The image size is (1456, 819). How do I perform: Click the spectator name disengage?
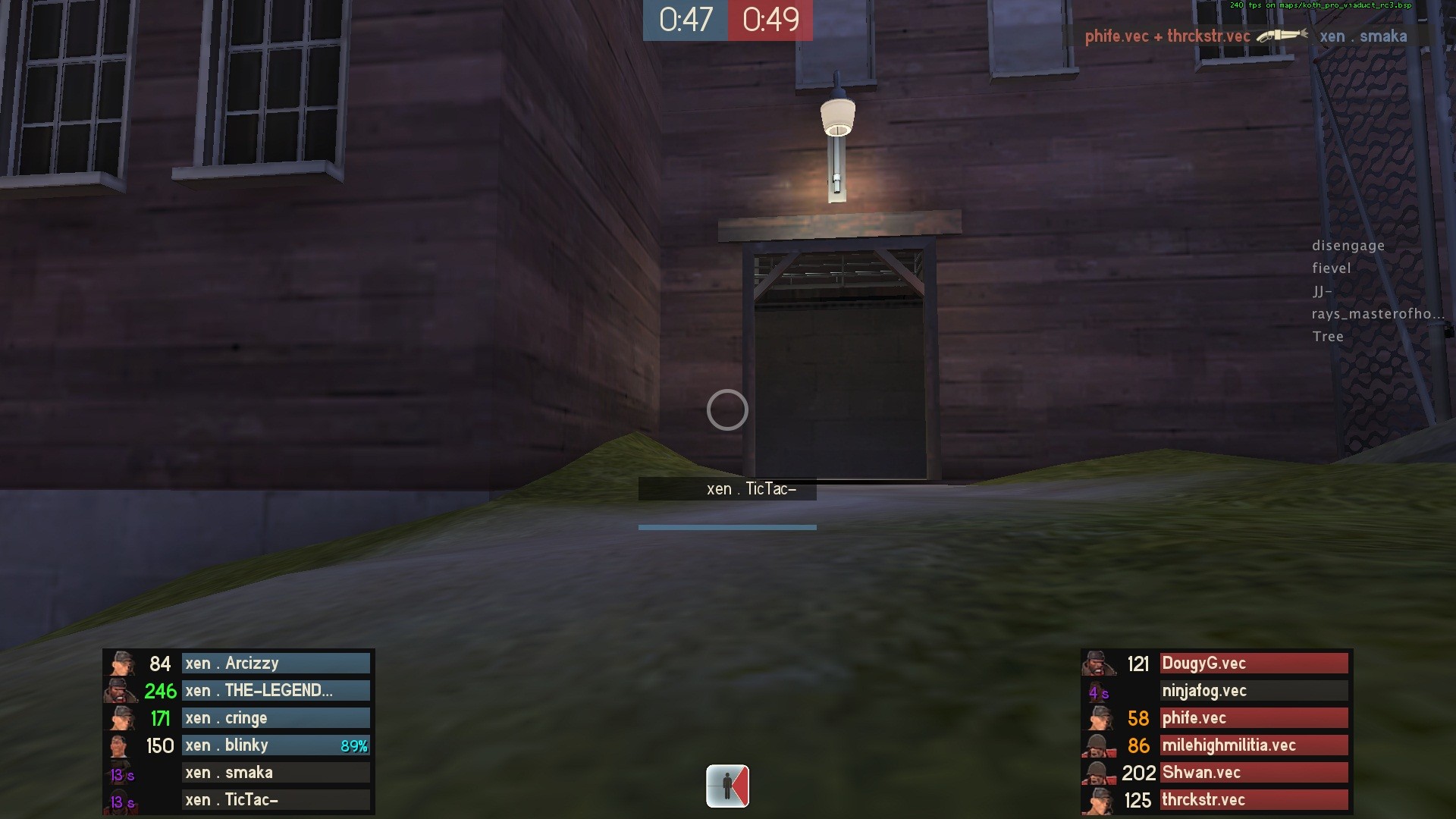pos(1348,245)
